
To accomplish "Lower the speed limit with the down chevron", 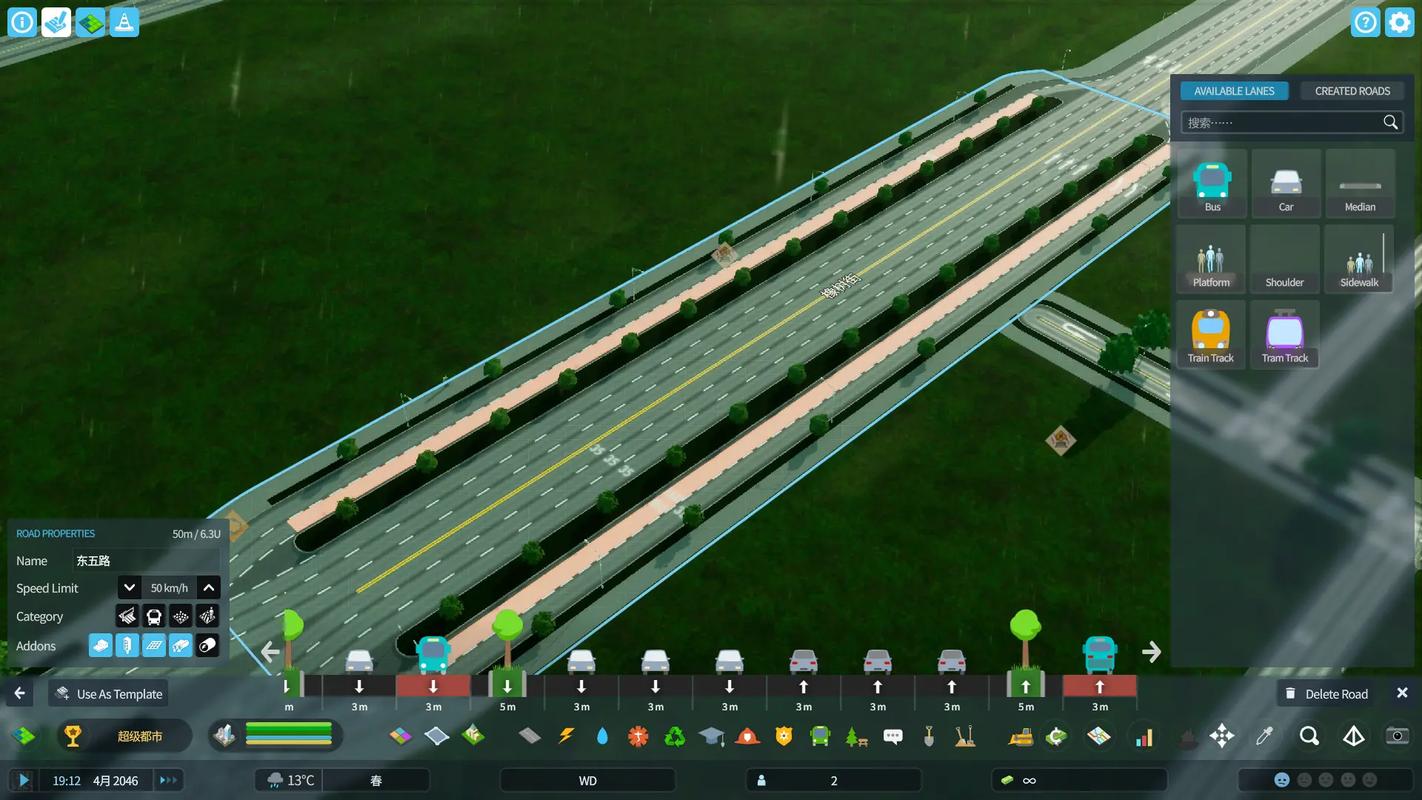I will tap(129, 587).
